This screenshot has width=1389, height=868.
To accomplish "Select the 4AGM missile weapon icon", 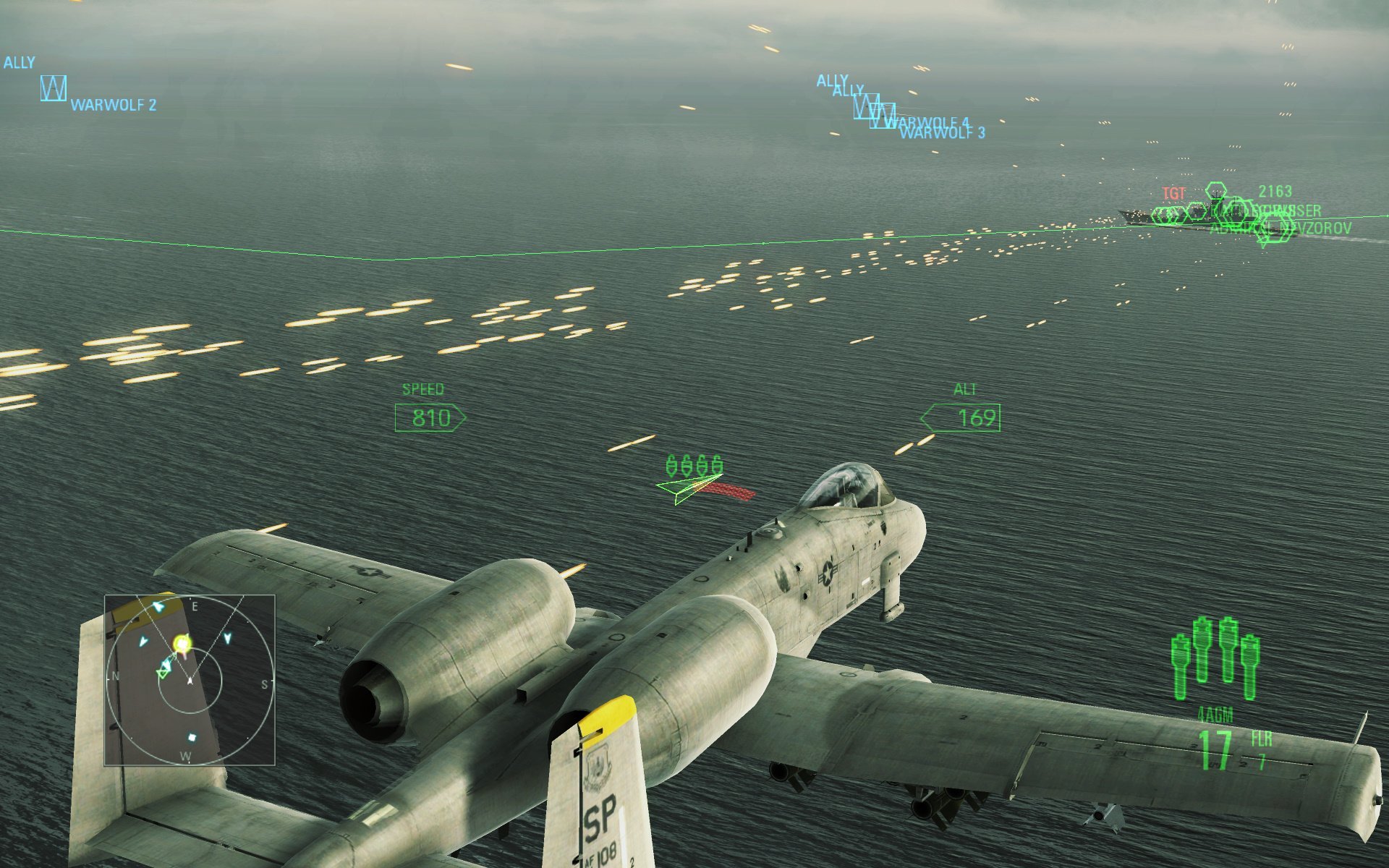I will tap(1215, 659).
